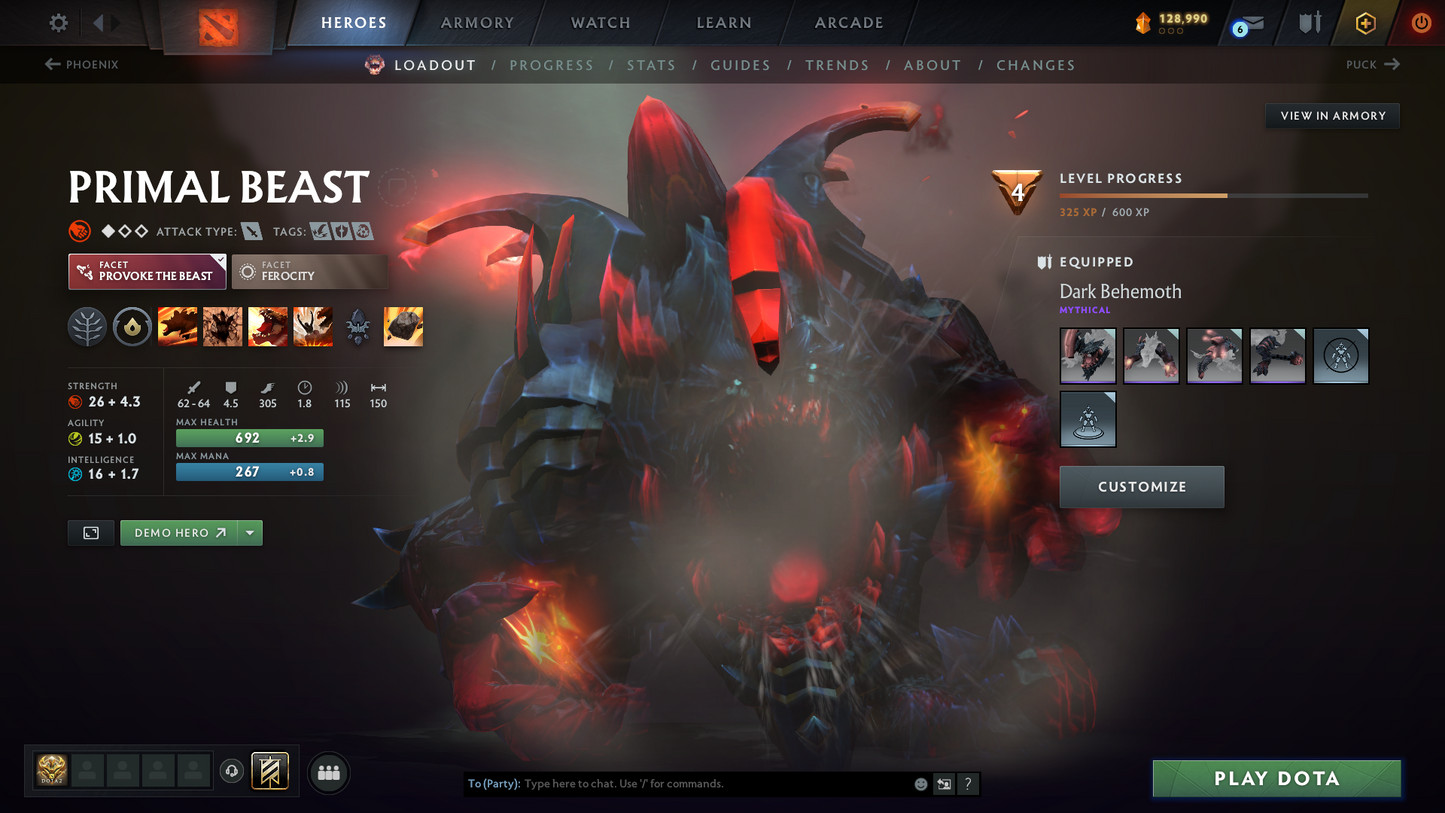Image resolution: width=1445 pixels, height=813 pixels.
Task: Click the Level Progress XP bar
Action: 1213,196
